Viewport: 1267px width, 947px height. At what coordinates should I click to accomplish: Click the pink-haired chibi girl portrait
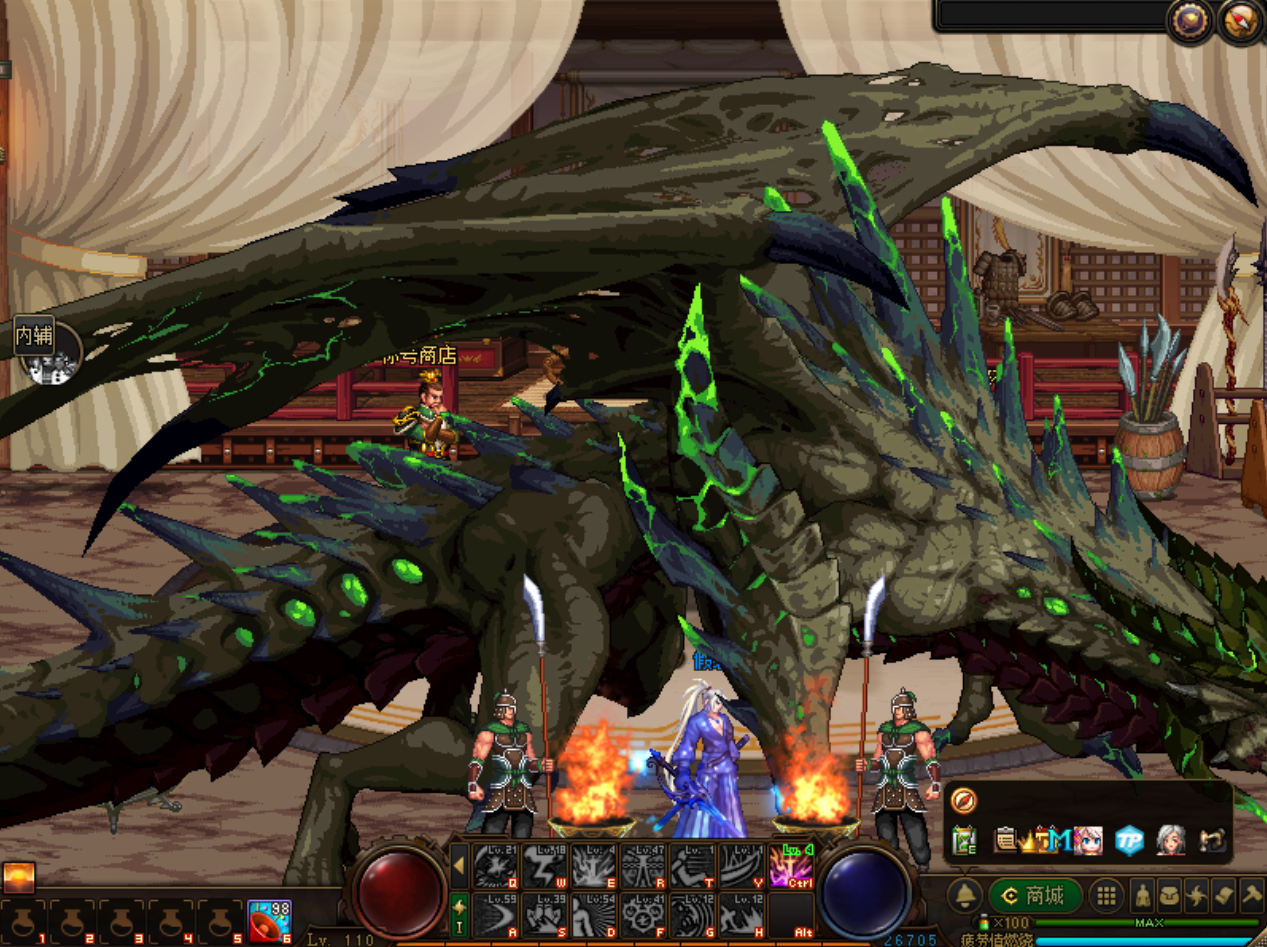click(1087, 840)
